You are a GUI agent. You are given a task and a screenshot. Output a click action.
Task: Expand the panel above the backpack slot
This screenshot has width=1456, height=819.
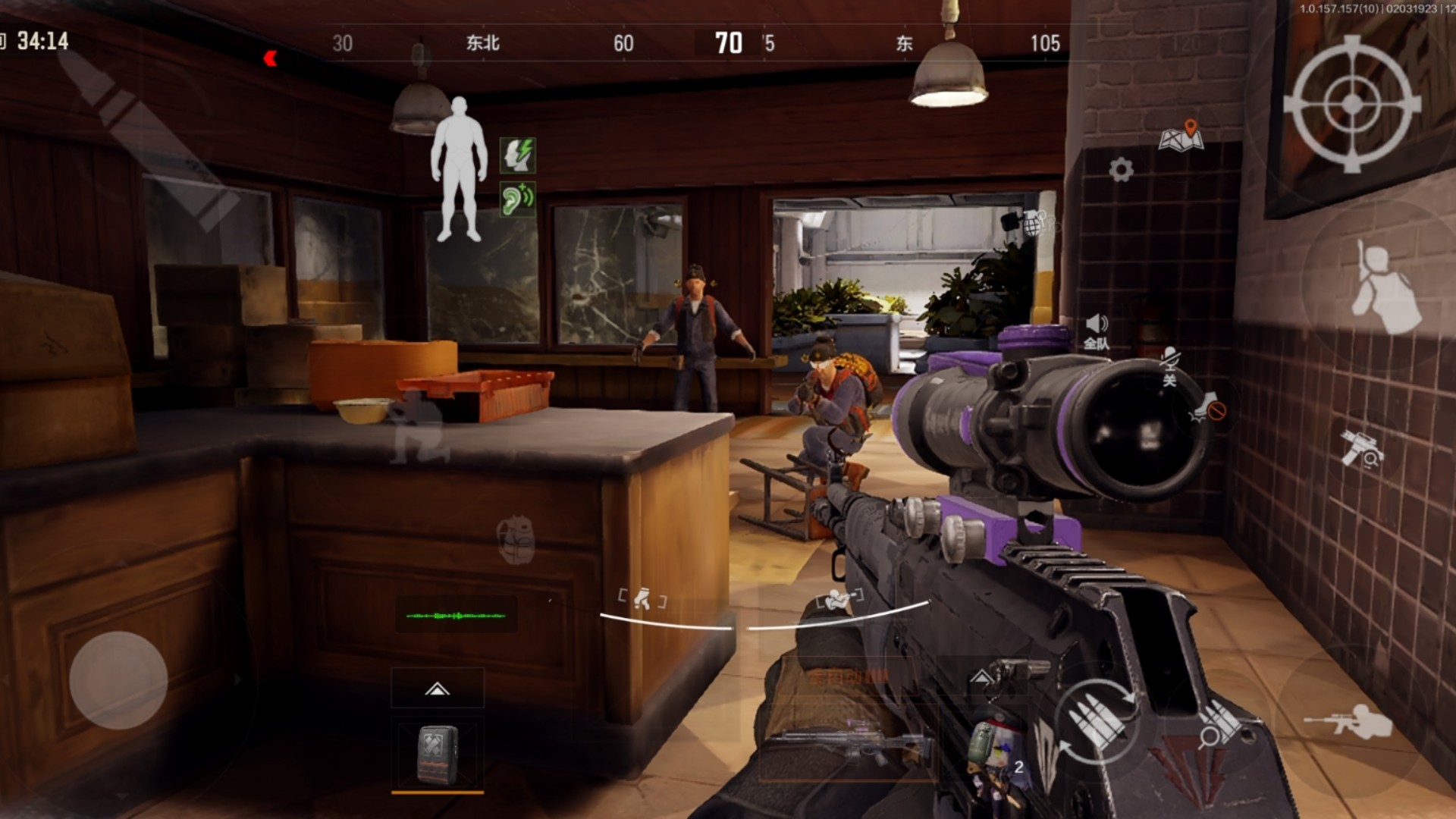438,689
